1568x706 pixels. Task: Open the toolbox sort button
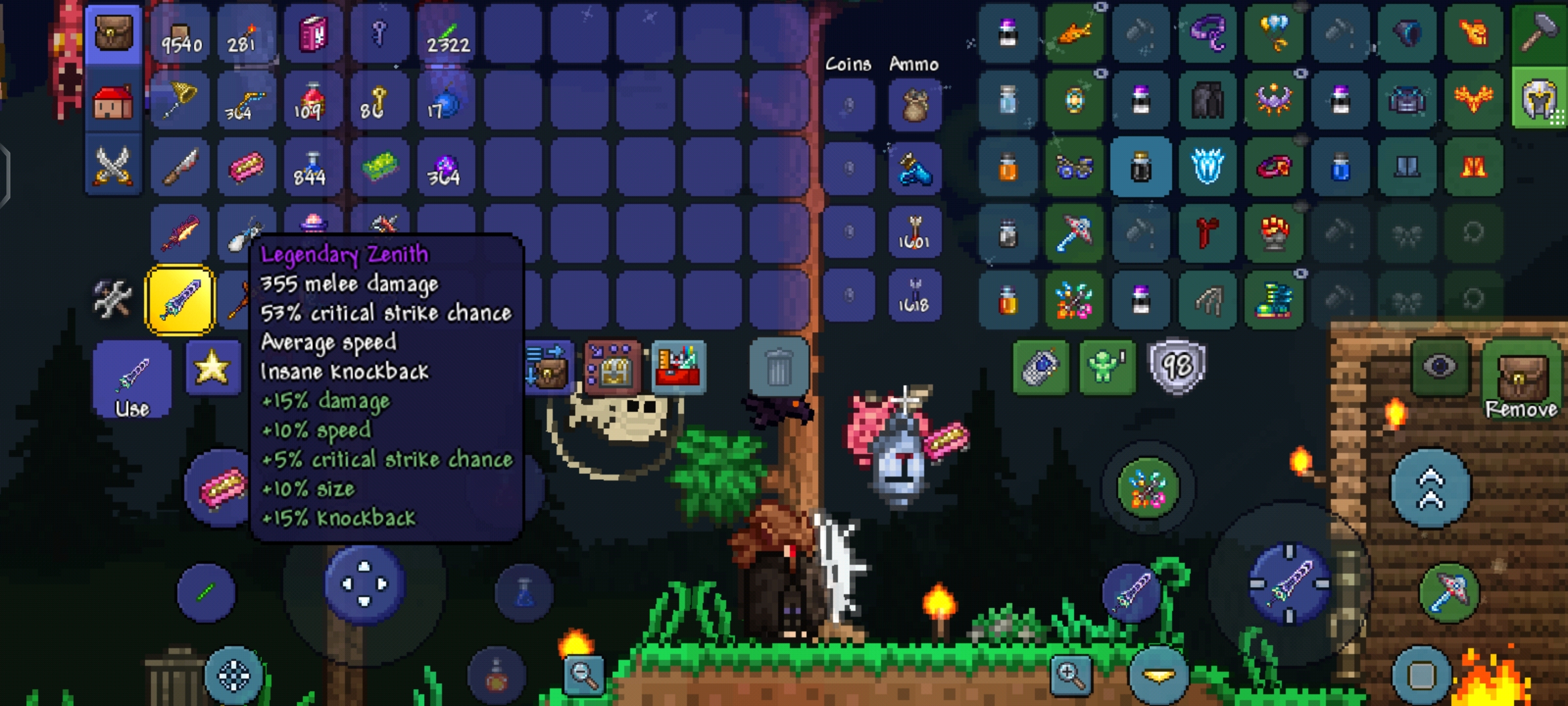click(x=679, y=367)
